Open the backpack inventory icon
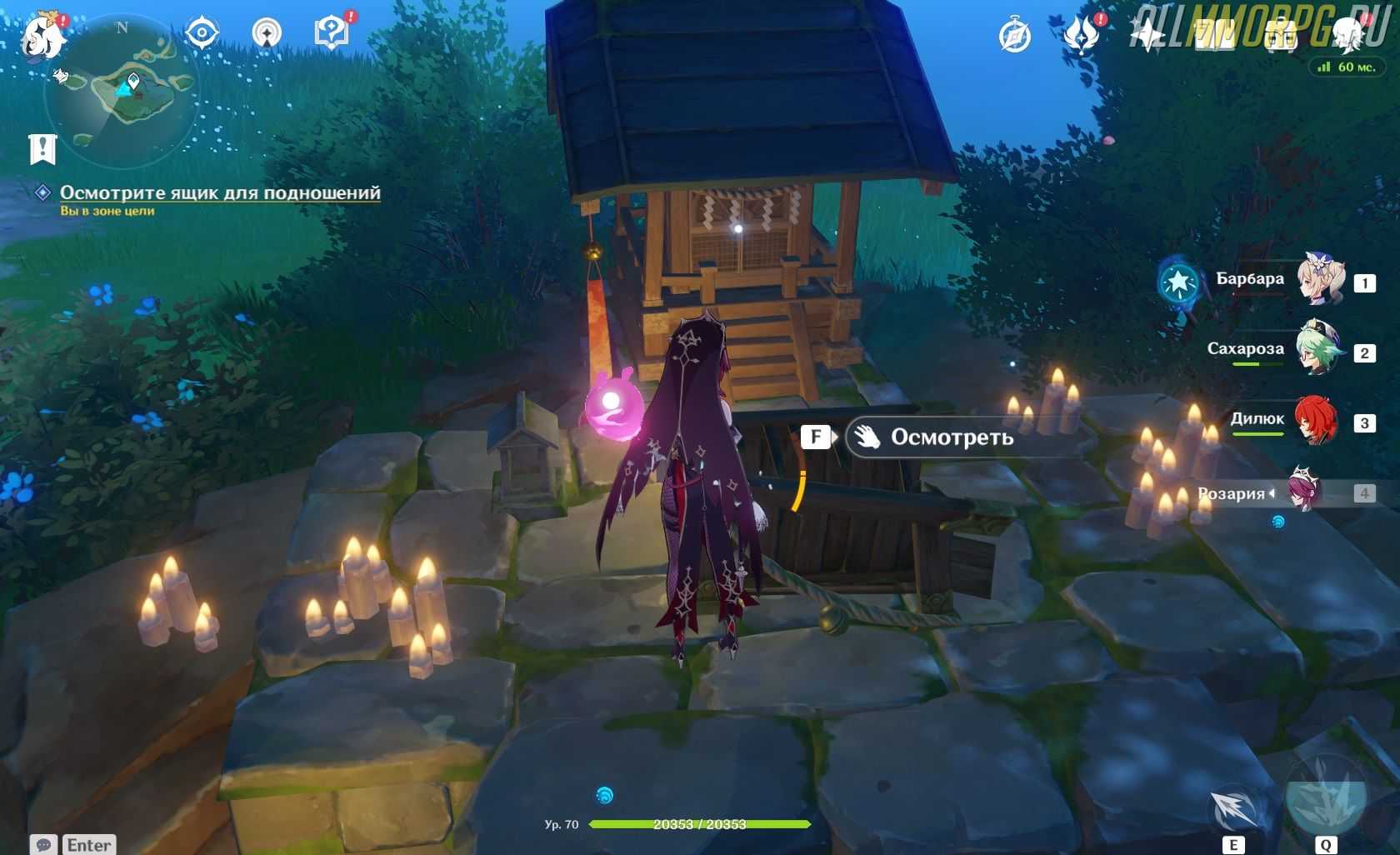The height and width of the screenshot is (855, 1400). coord(1280,36)
